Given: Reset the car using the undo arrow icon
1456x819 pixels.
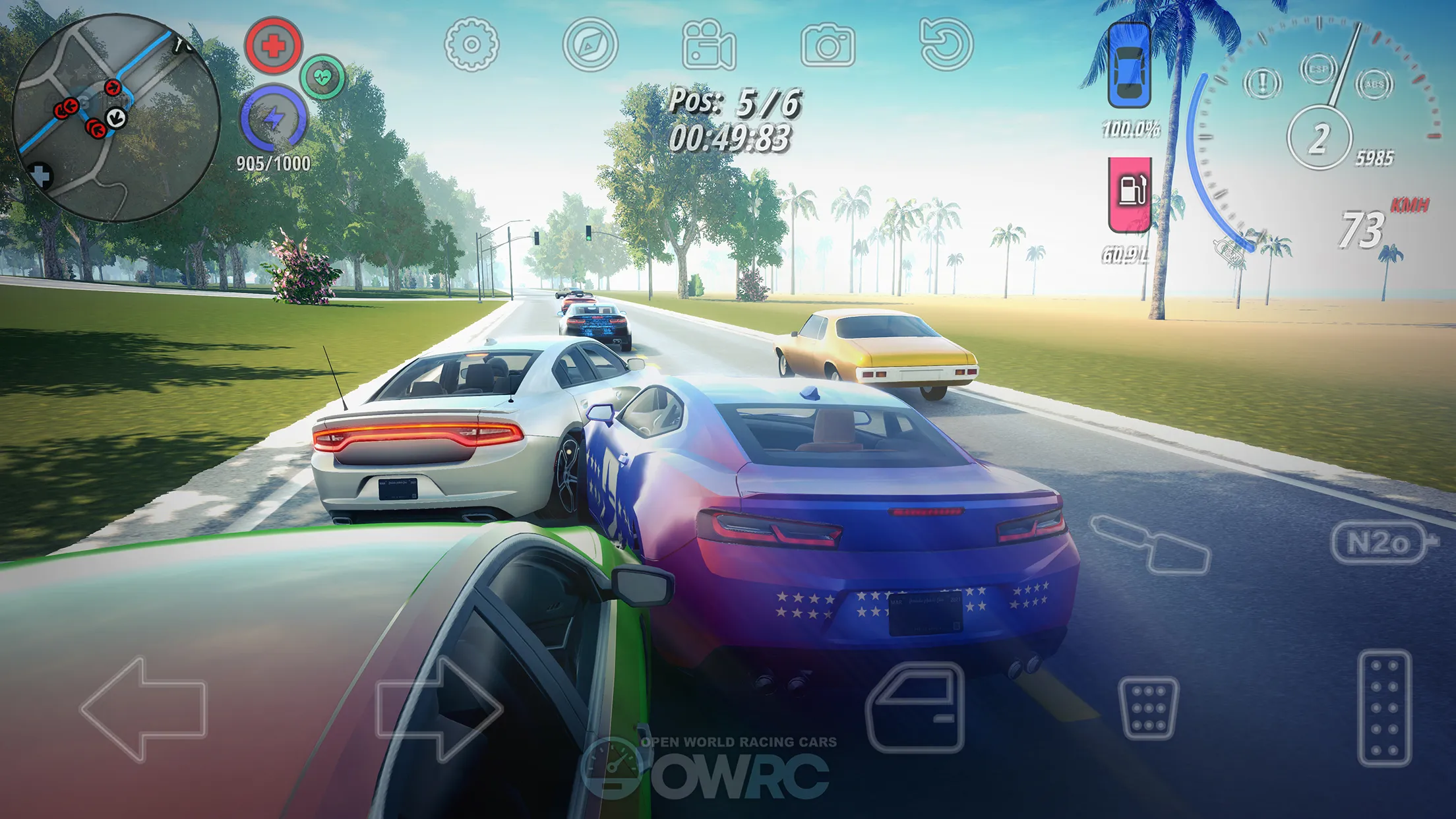Looking at the screenshot, I should pos(946,45).
